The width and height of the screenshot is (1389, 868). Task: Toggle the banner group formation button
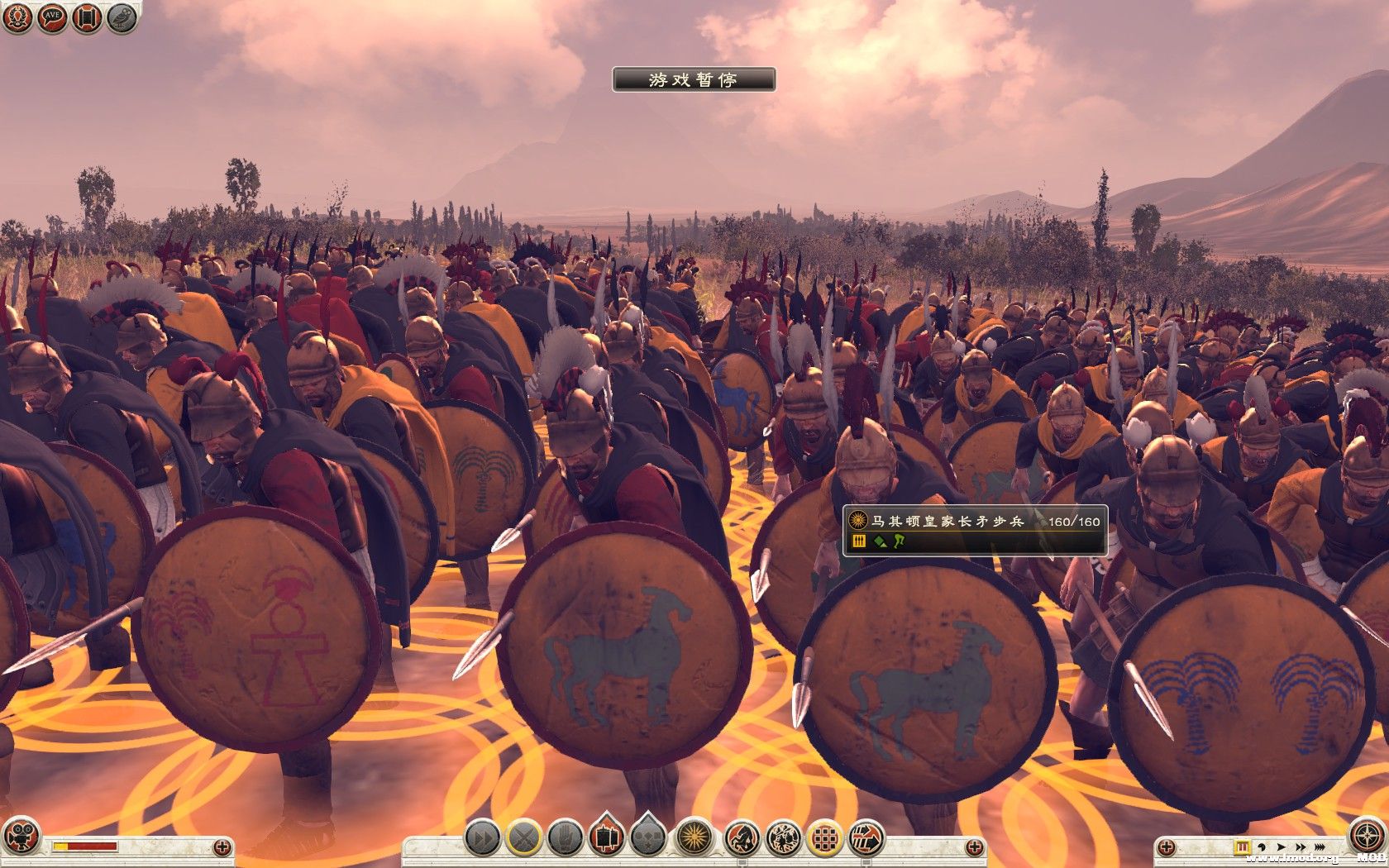(607, 838)
